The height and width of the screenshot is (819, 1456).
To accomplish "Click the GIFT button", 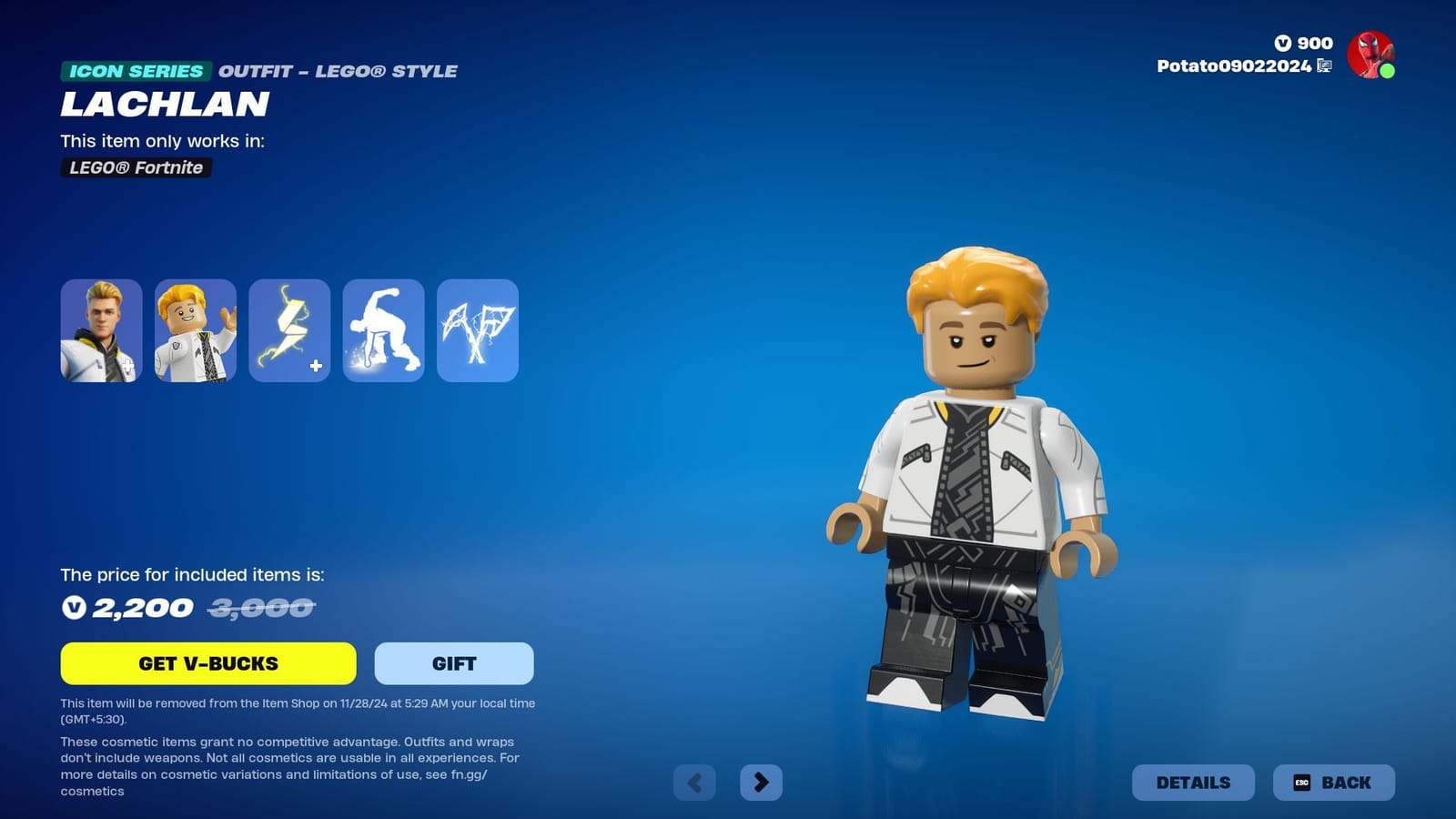I will [x=452, y=663].
